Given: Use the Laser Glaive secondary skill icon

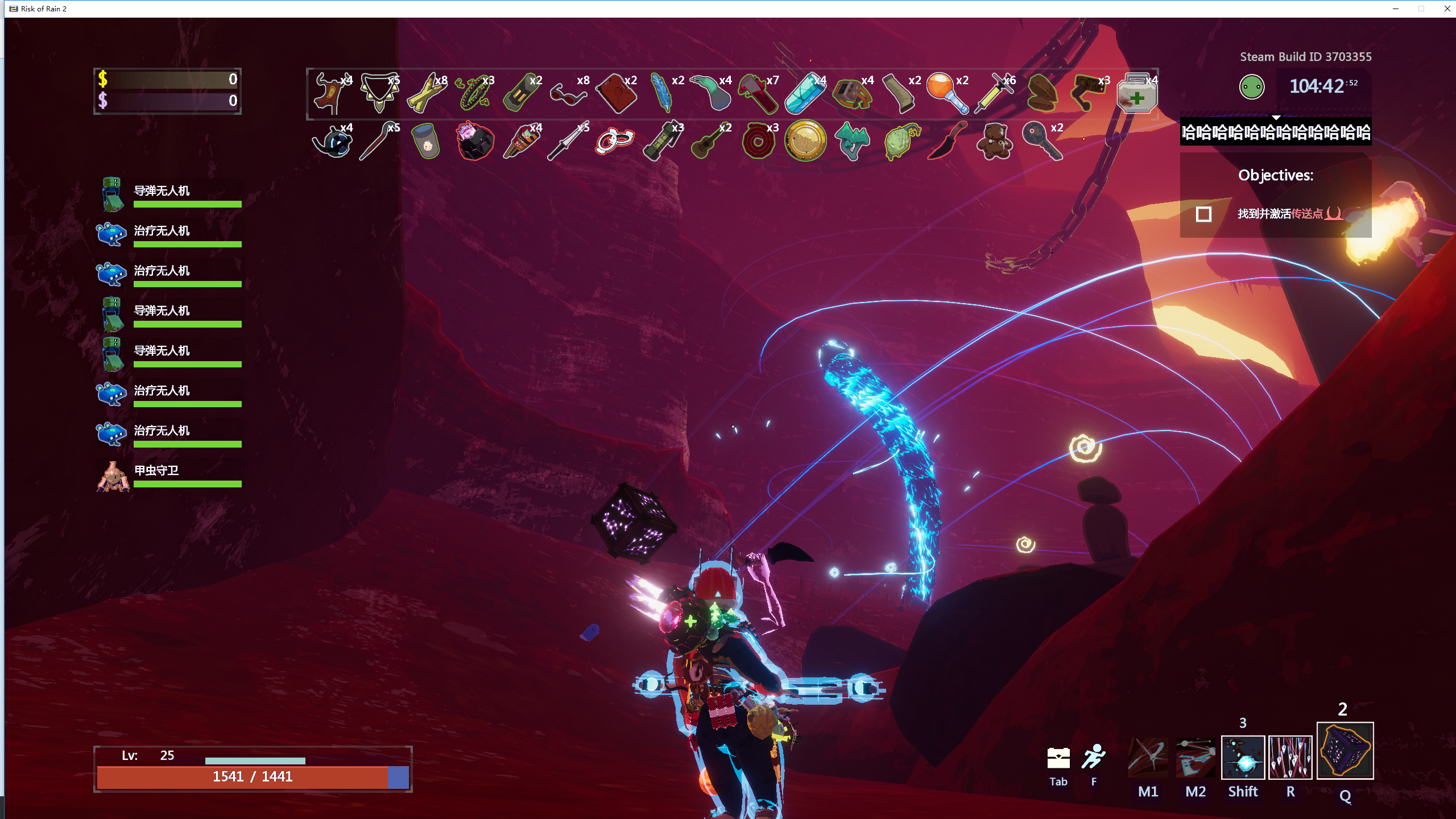Looking at the screenshot, I should (1195, 758).
